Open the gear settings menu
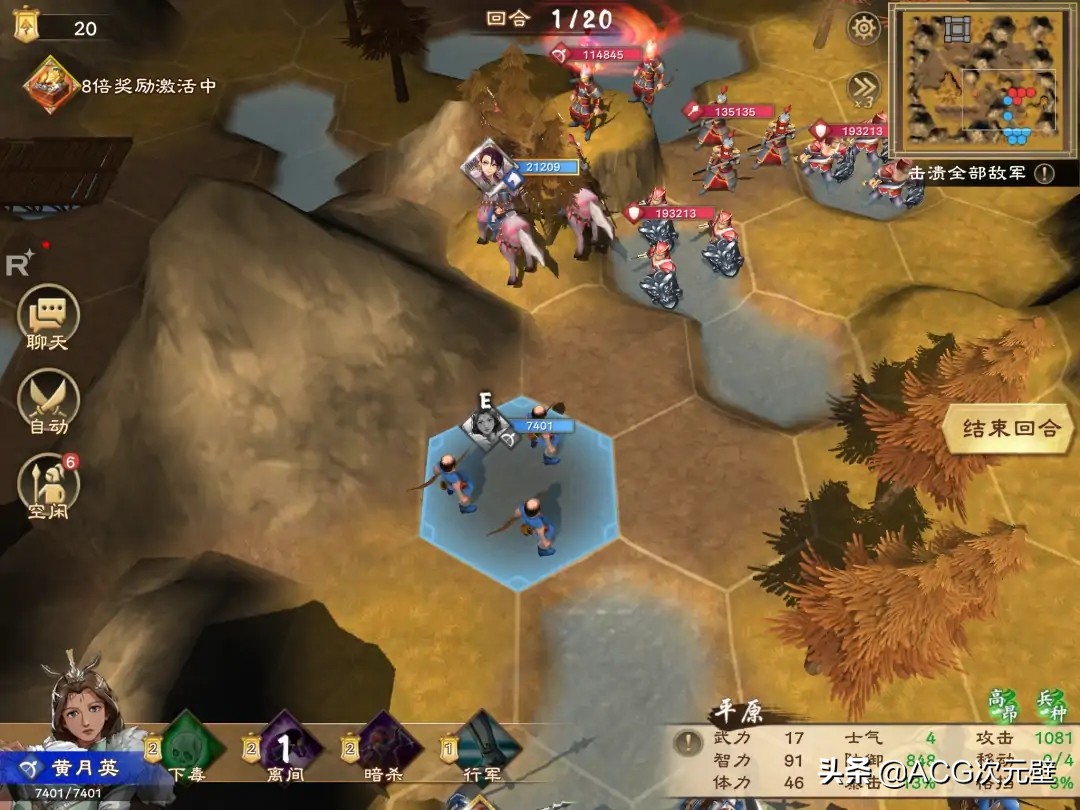The height and width of the screenshot is (810, 1080). tap(863, 28)
